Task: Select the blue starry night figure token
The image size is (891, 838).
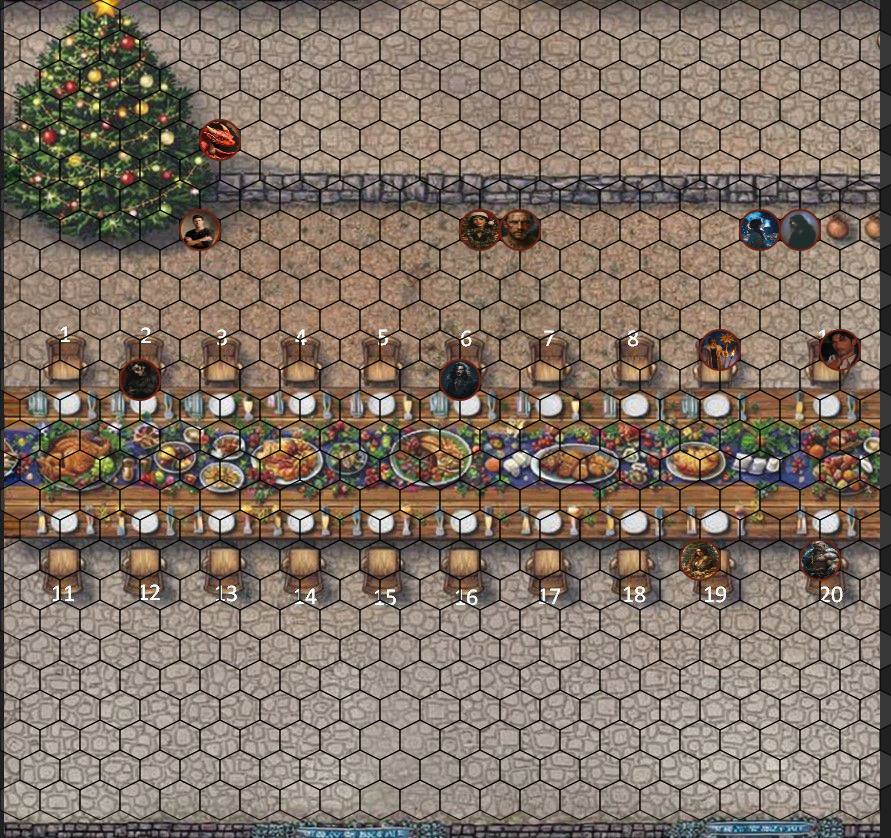Action: [760, 230]
